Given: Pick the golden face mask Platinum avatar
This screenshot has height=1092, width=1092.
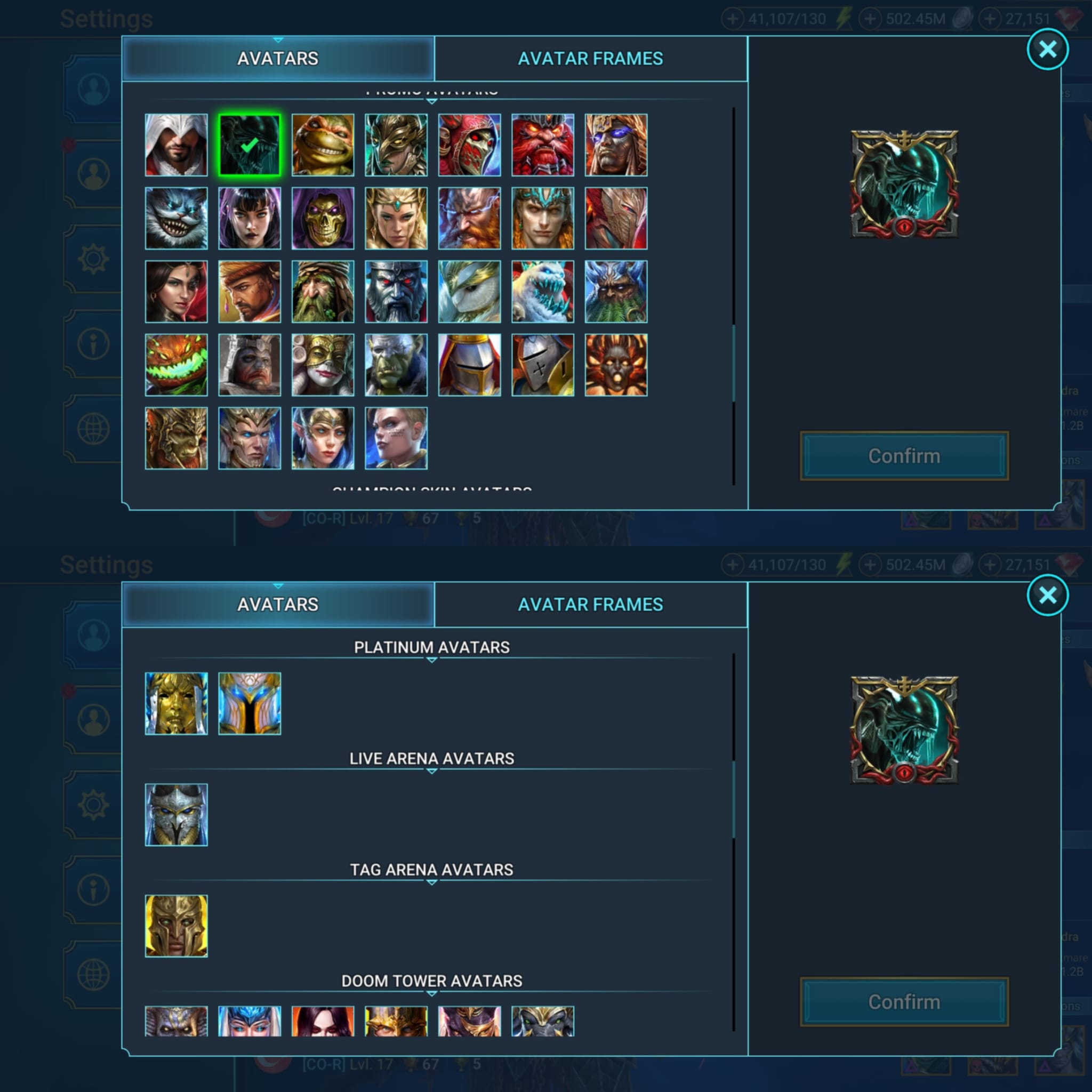Looking at the screenshot, I should 176,703.
